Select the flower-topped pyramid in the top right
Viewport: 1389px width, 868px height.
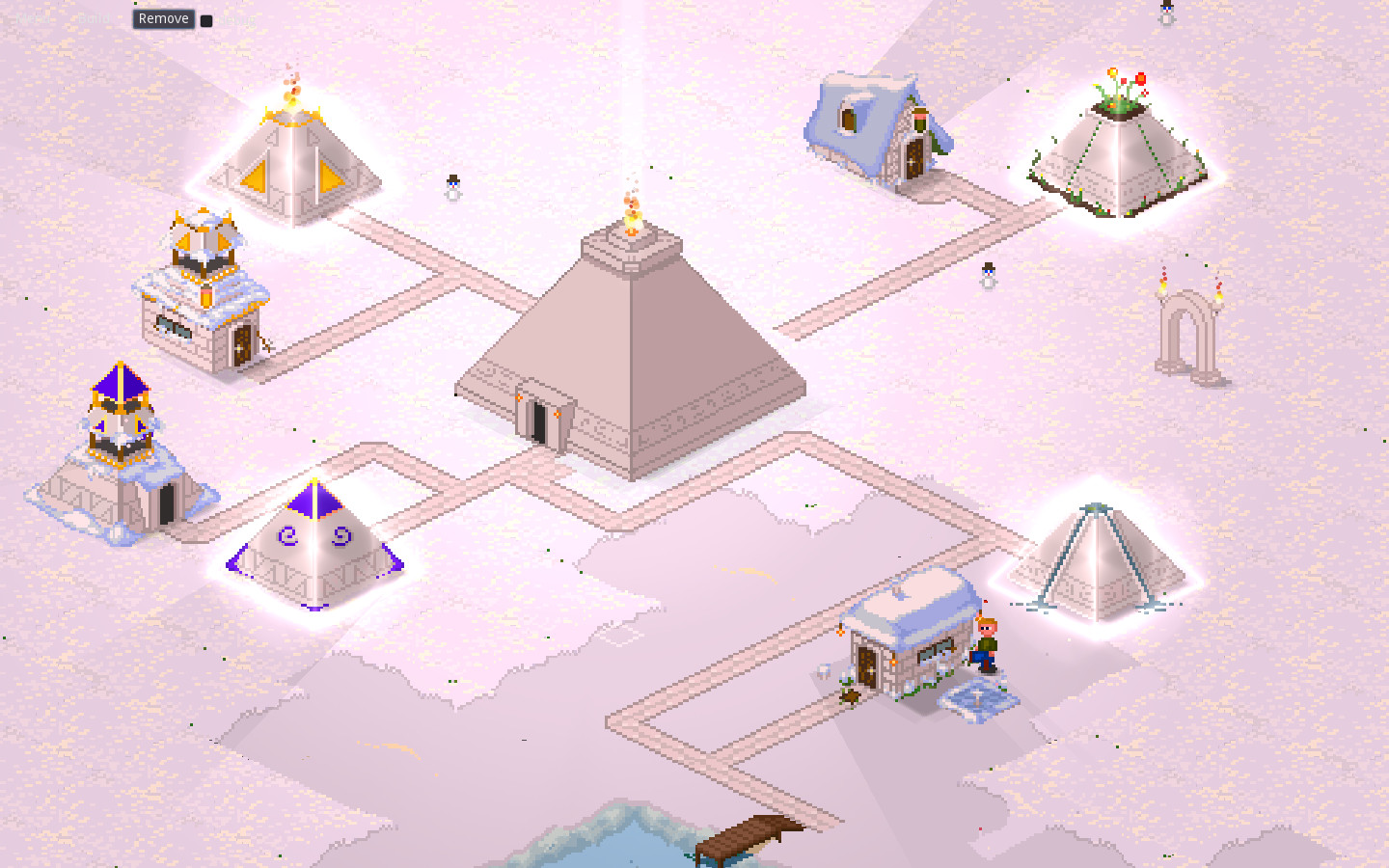pos(1119,154)
